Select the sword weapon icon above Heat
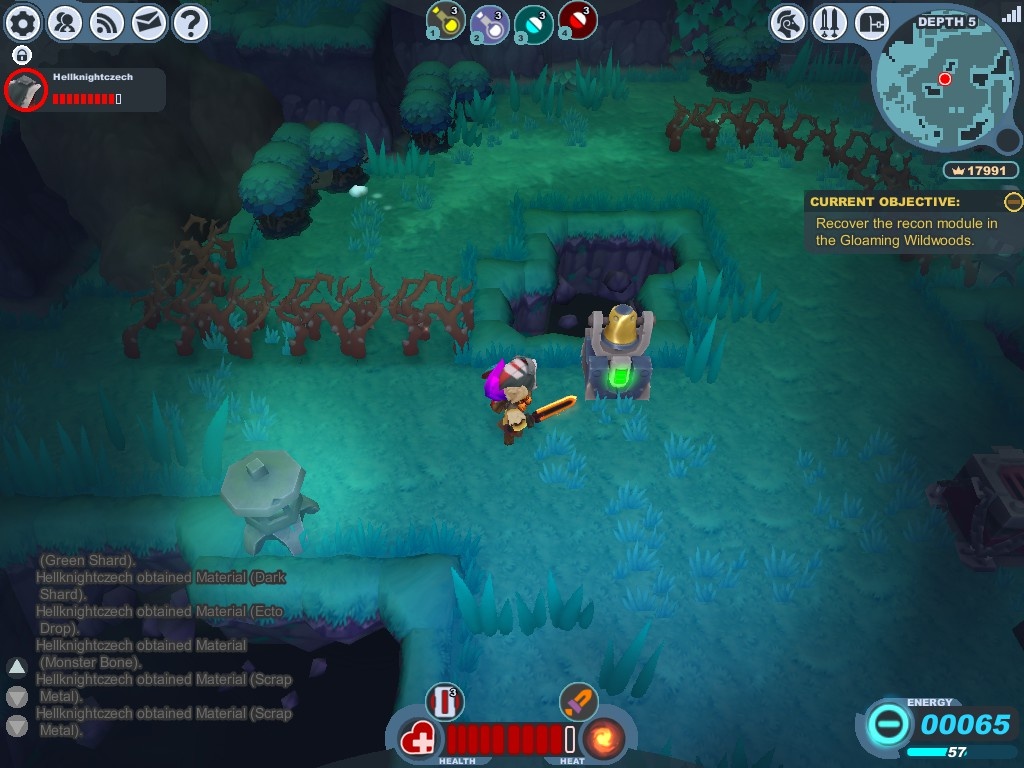The width and height of the screenshot is (1024, 768). pyautogui.click(x=578, y=701)
